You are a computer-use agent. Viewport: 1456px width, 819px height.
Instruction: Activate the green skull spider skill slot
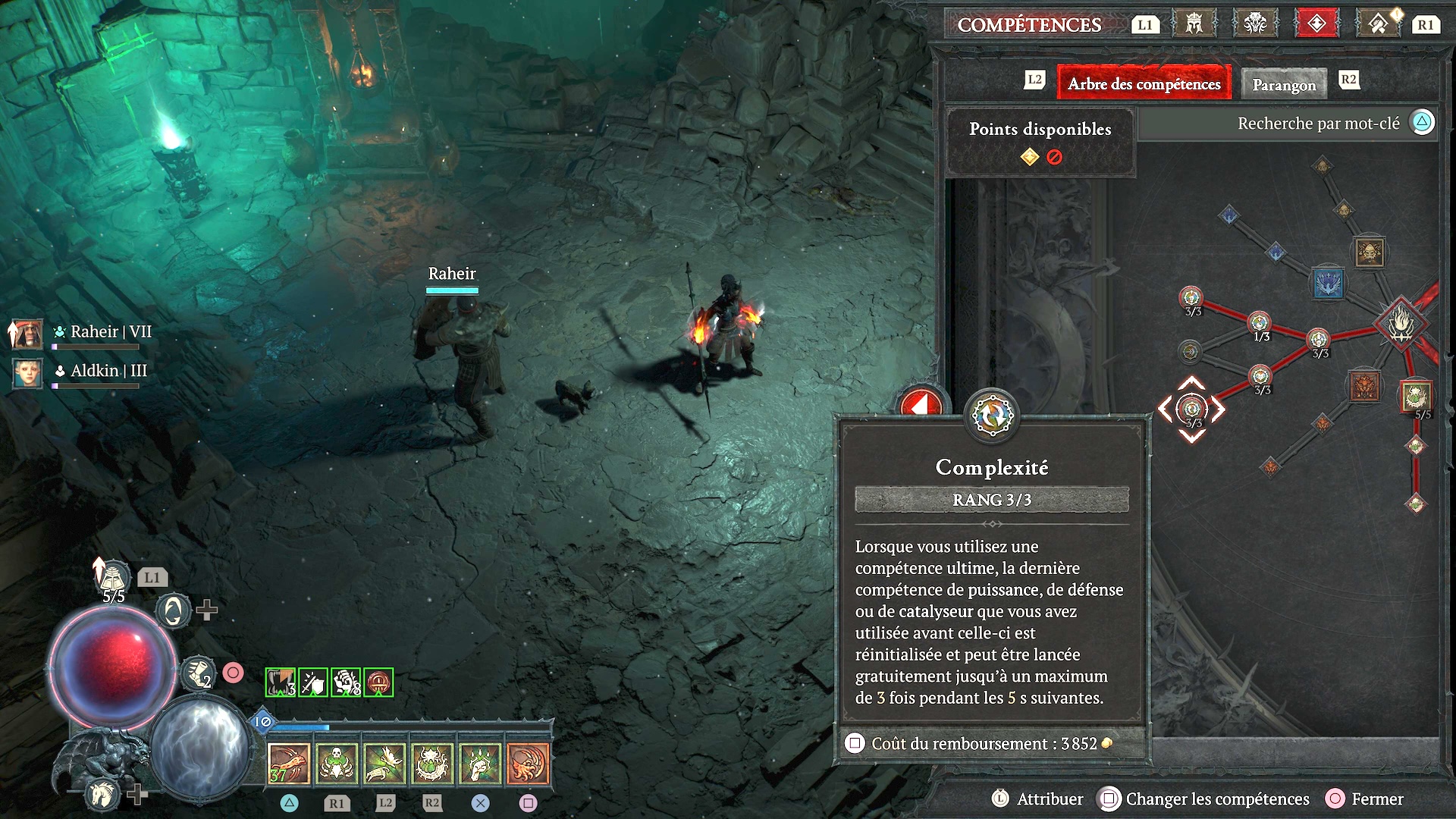[x=337, y=763]
